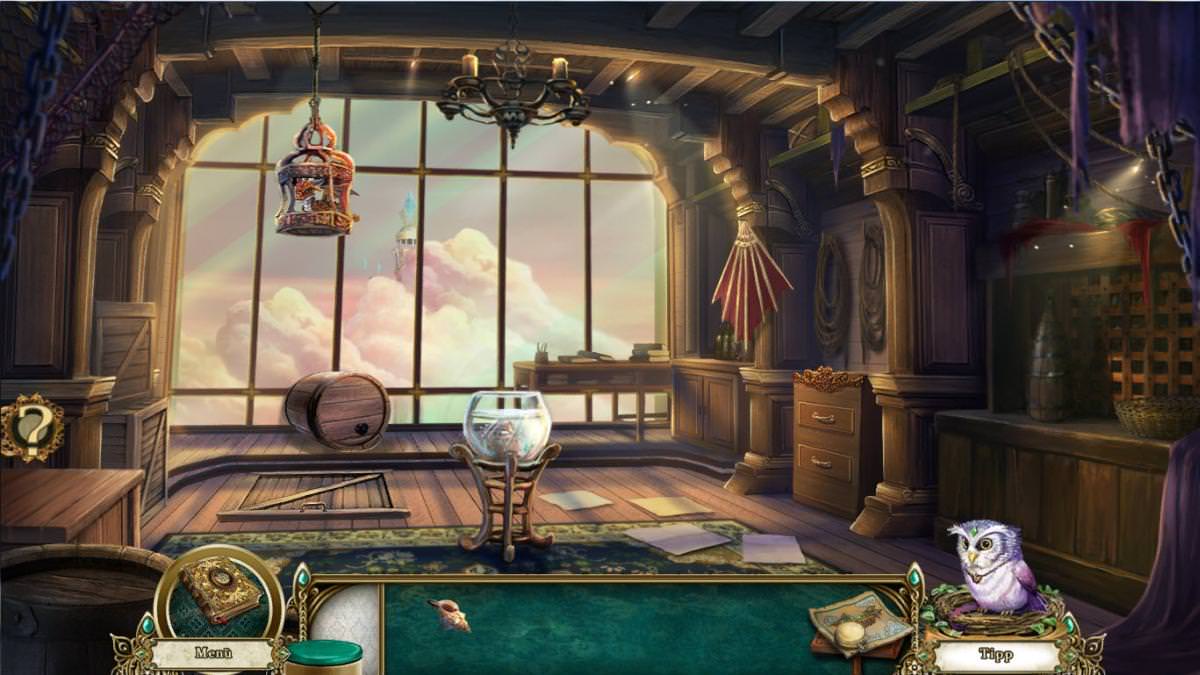Image resolution: width=1200 pixels, height=675 pixels.
Task: Open the map with compass
Action: point(858,623)
